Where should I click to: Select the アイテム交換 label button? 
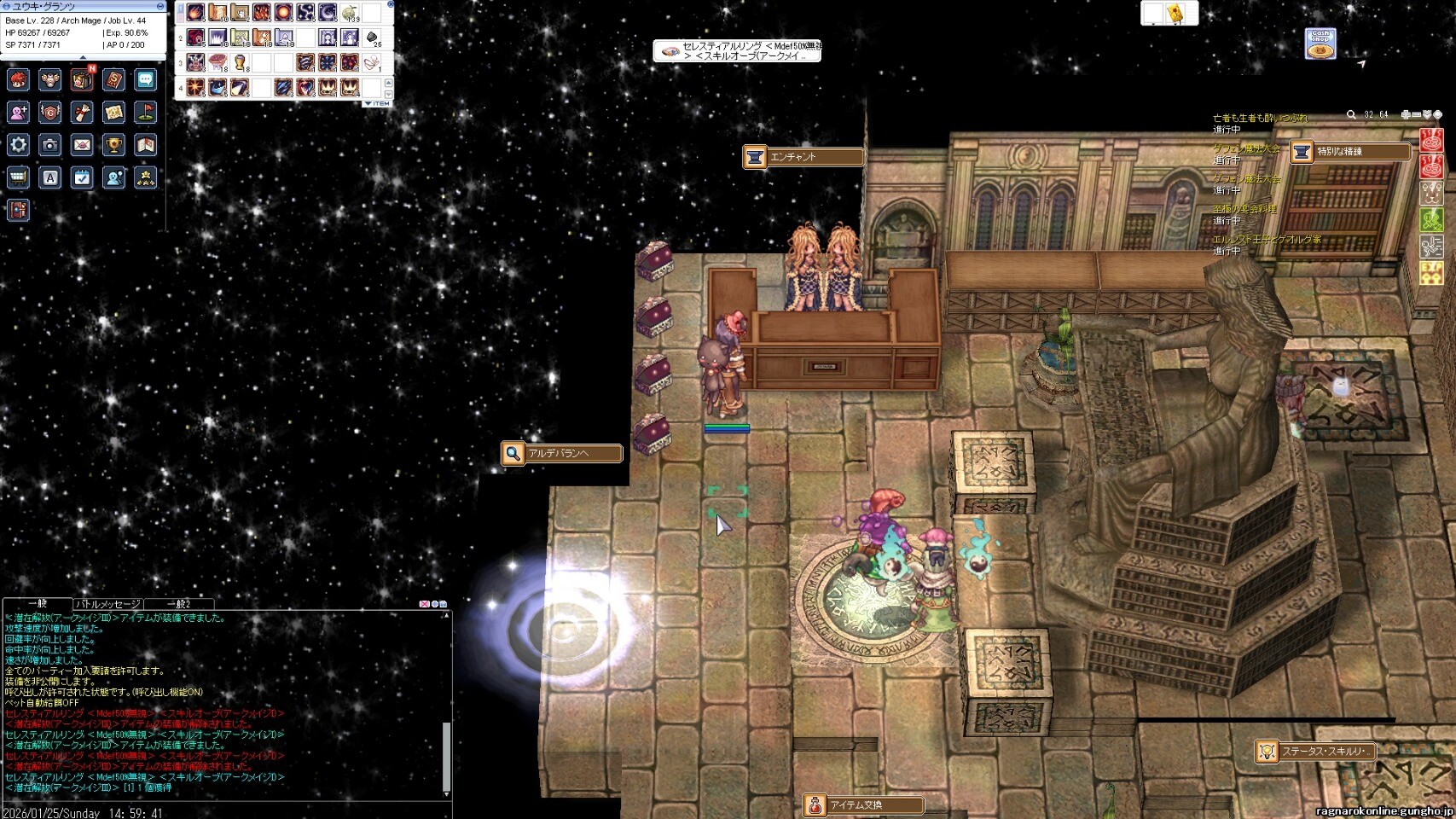[863, 804]
